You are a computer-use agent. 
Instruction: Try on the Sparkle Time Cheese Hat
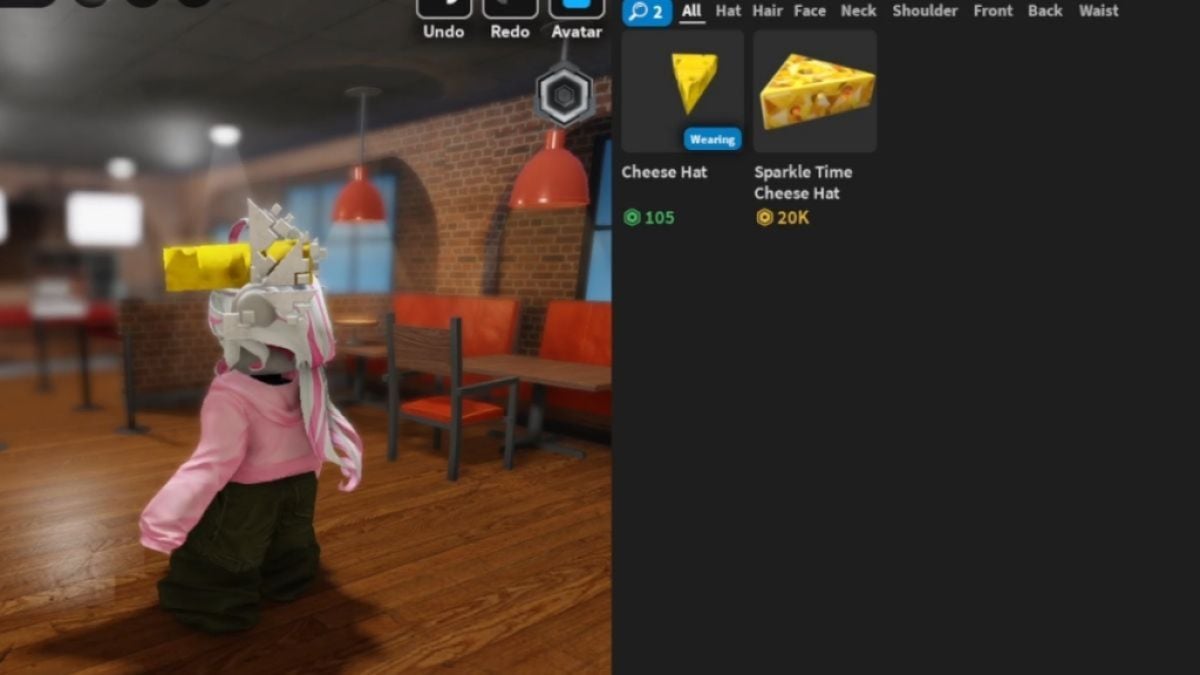click(815, 90)
